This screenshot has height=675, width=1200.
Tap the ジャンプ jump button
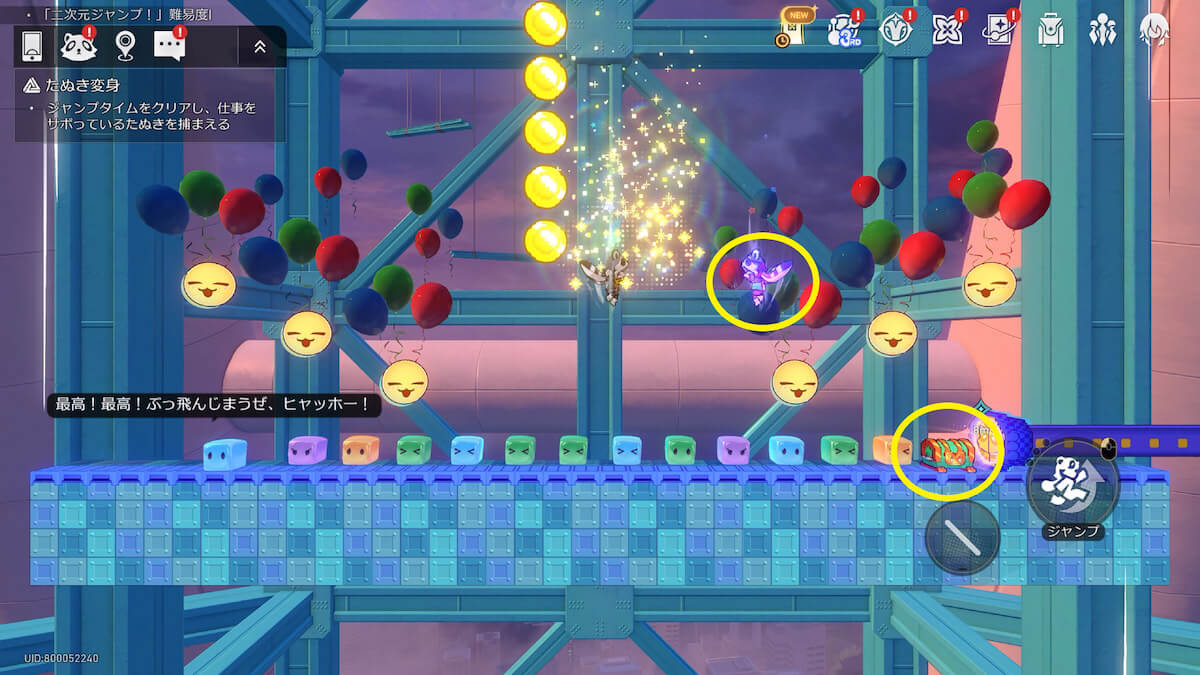[1072, 485]
